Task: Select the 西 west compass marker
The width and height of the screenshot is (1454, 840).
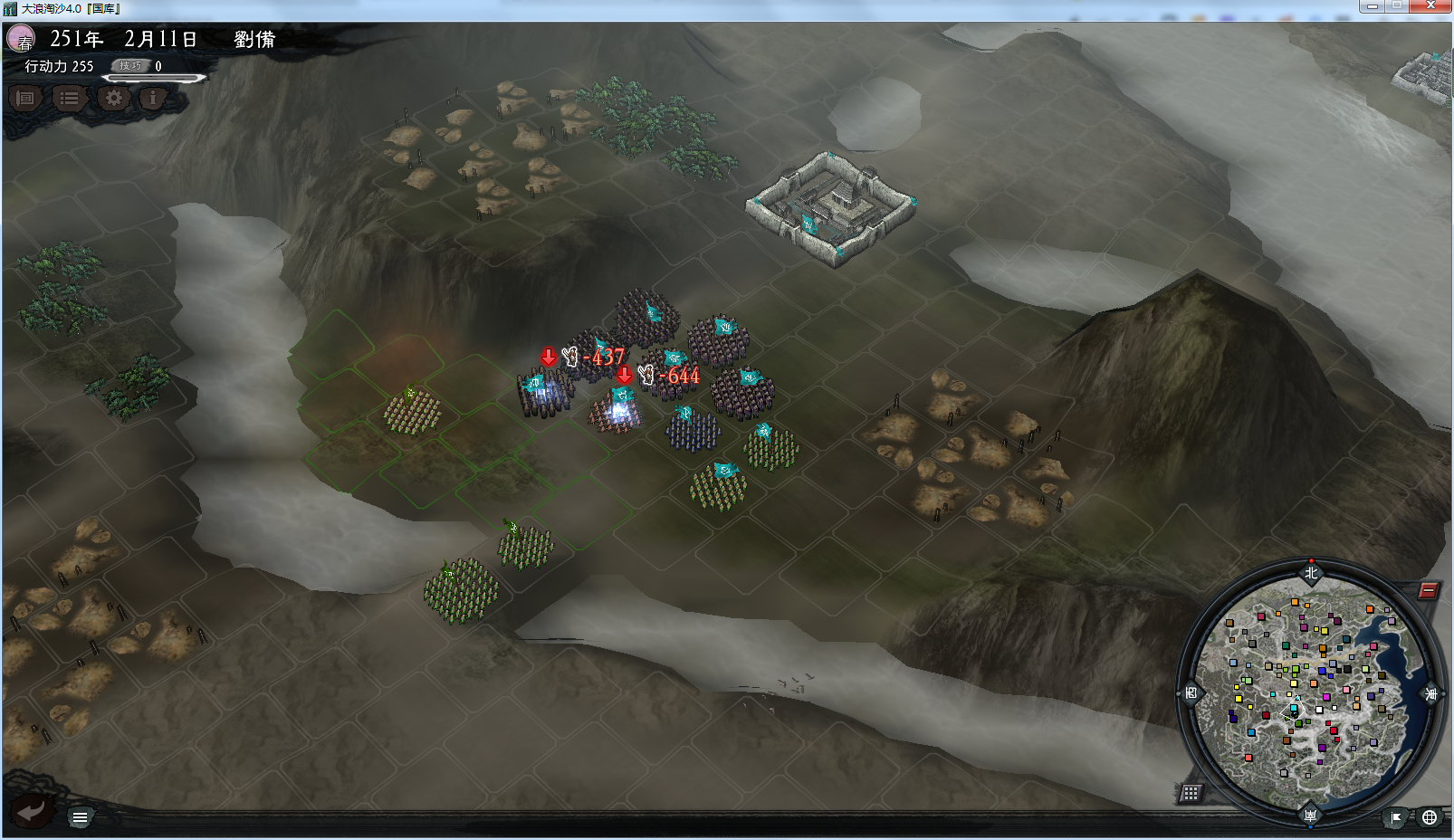Action: pos(1191,693)
